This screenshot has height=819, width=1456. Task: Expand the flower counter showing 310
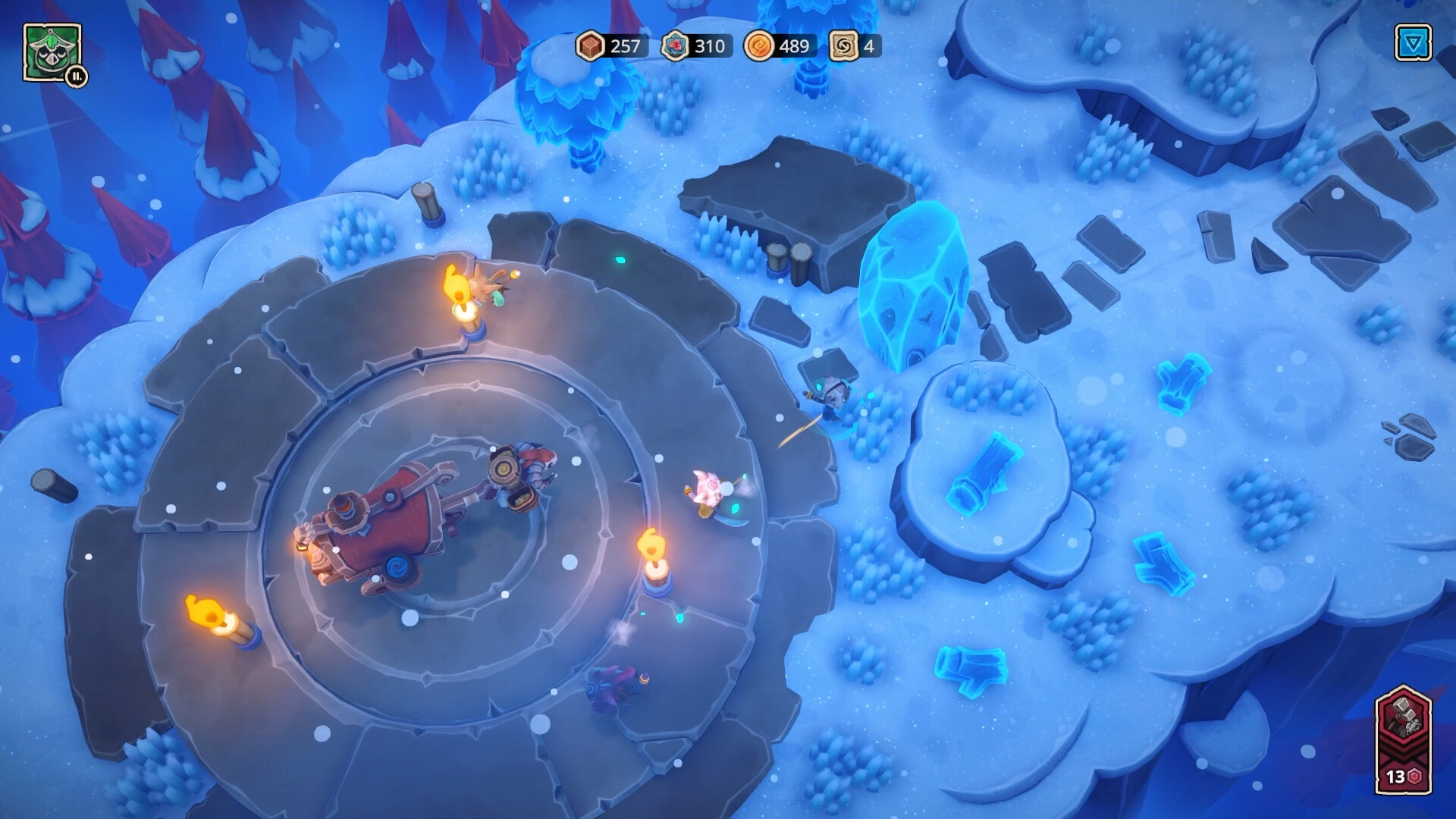point(709,47)
